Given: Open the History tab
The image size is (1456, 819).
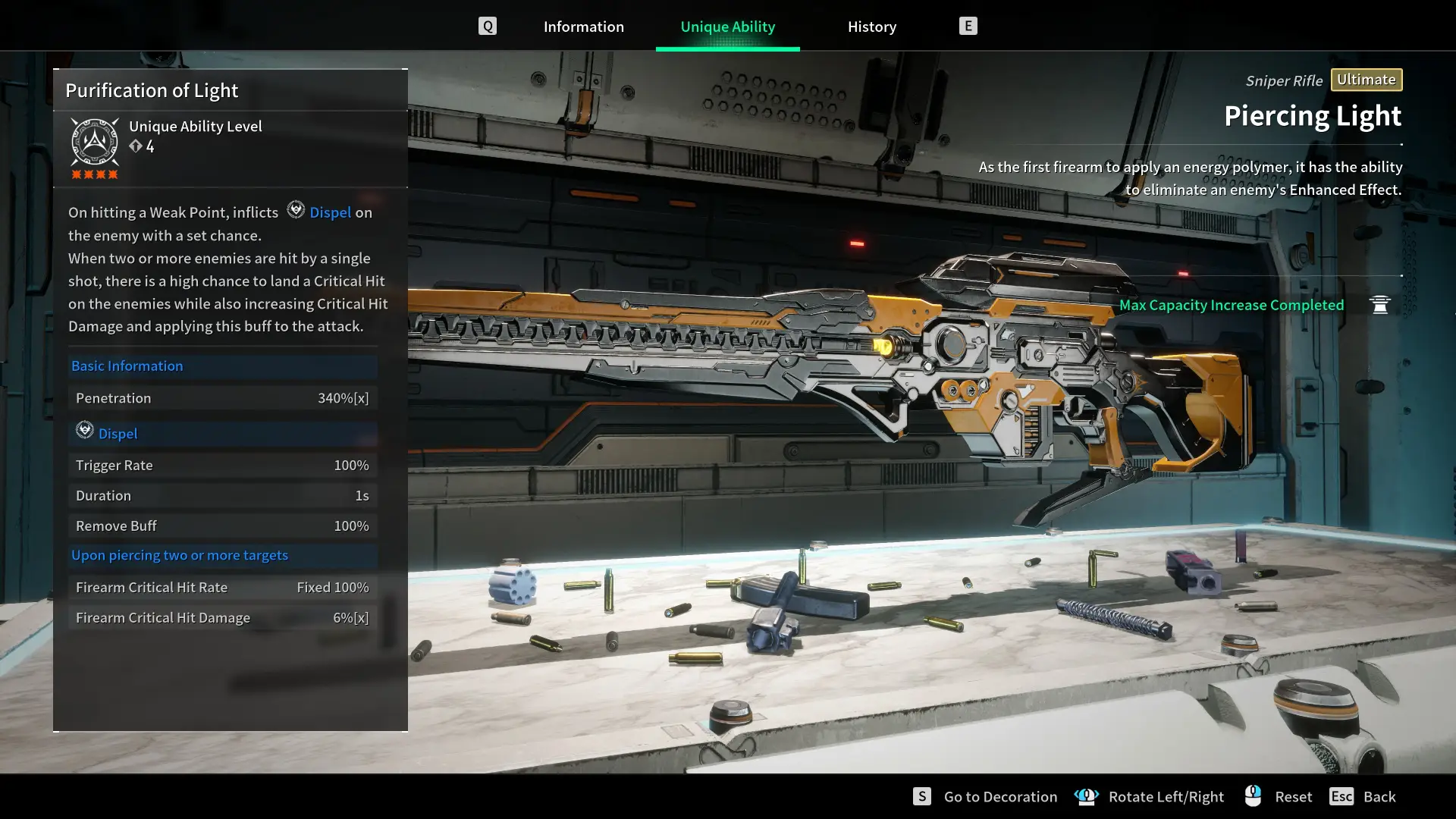Looking at the screenshot, I should tap(871, 27).
